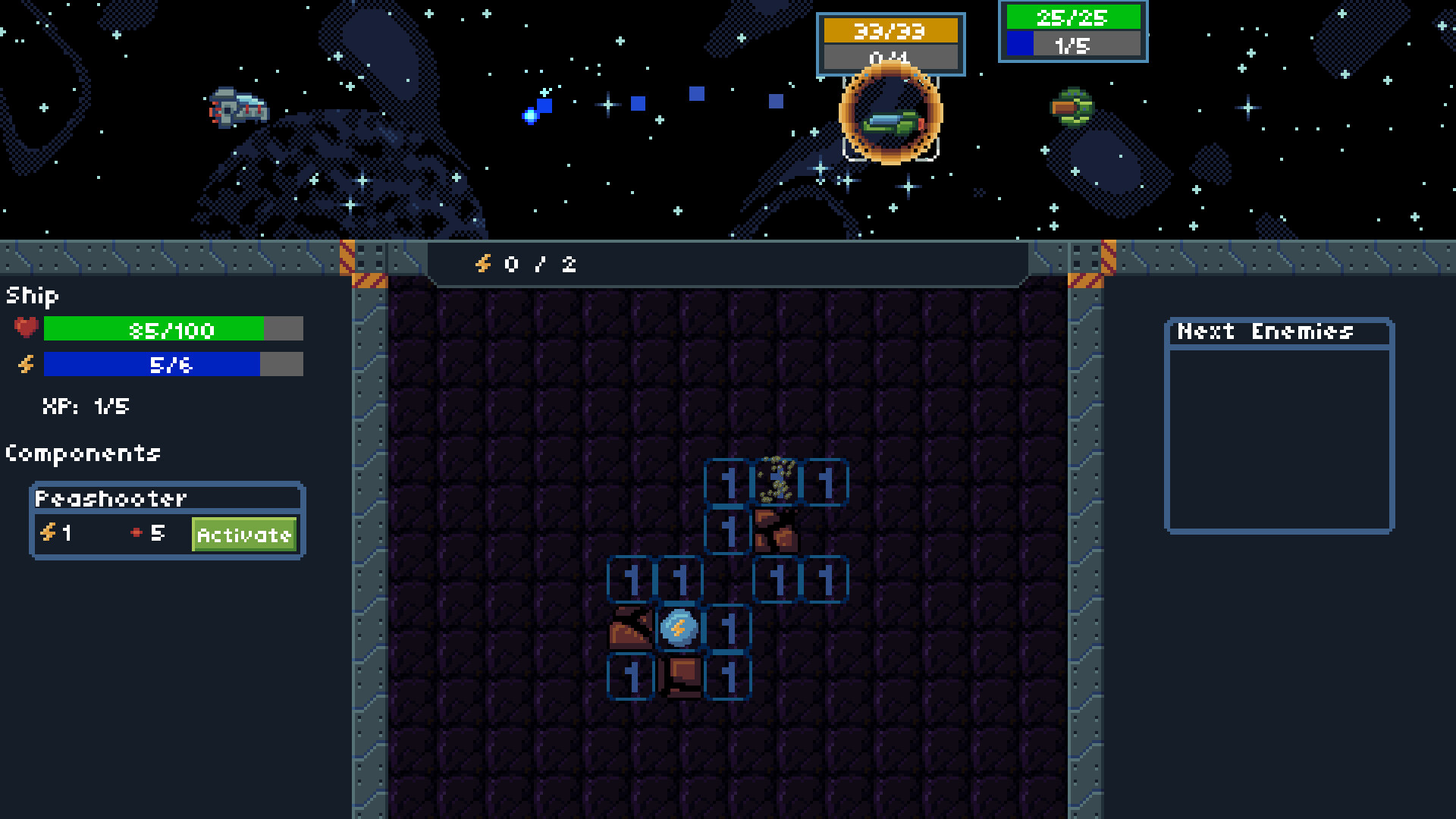Click the blue 5/6 energy bar
This screenshot has width=1456, height=819.
pyautogui.click(x=152, y=365)
